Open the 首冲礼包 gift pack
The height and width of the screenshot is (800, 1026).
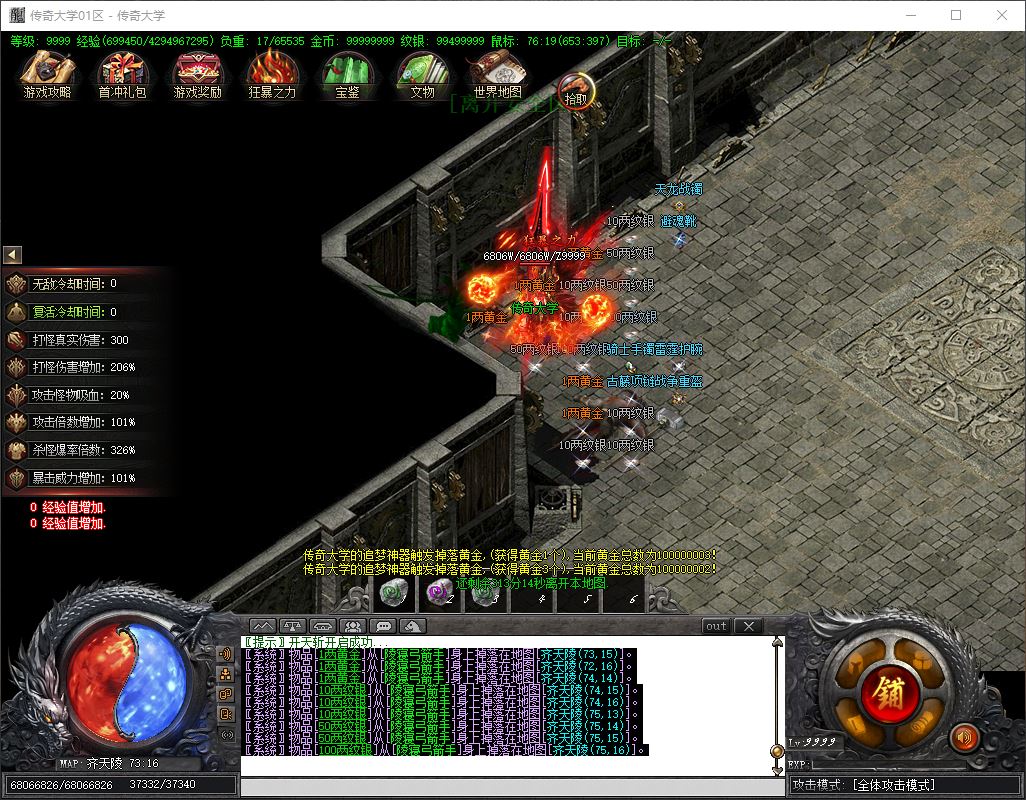122,73
